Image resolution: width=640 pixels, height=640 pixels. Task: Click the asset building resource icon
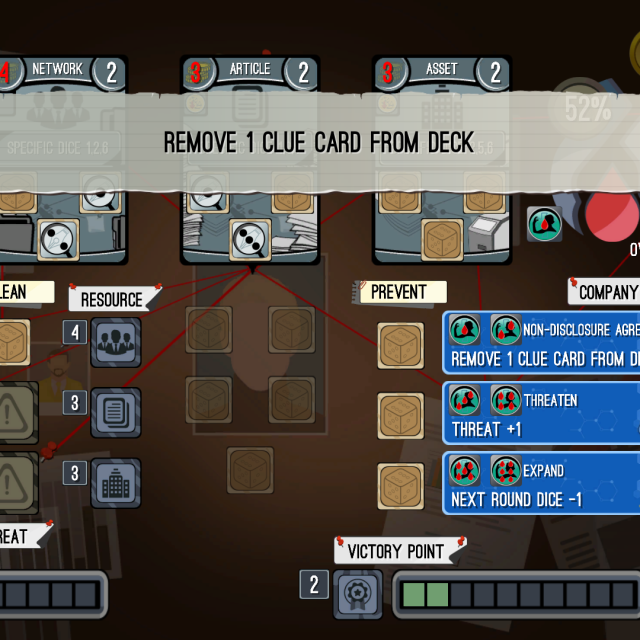[116, 483]
